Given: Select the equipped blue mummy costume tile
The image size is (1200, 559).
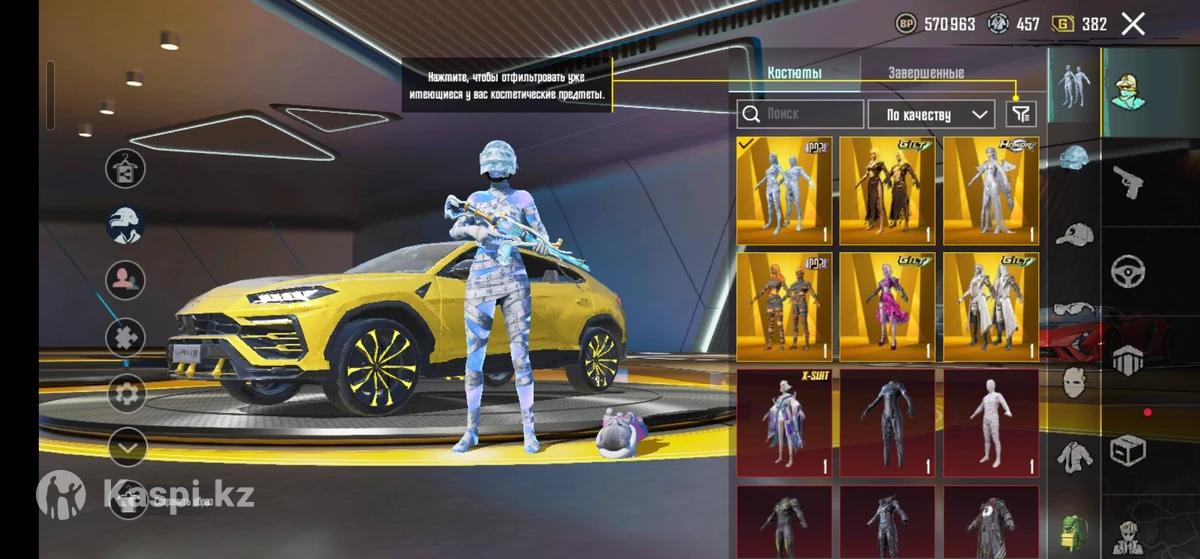Looking at the screenshot, I should [784, 191].
